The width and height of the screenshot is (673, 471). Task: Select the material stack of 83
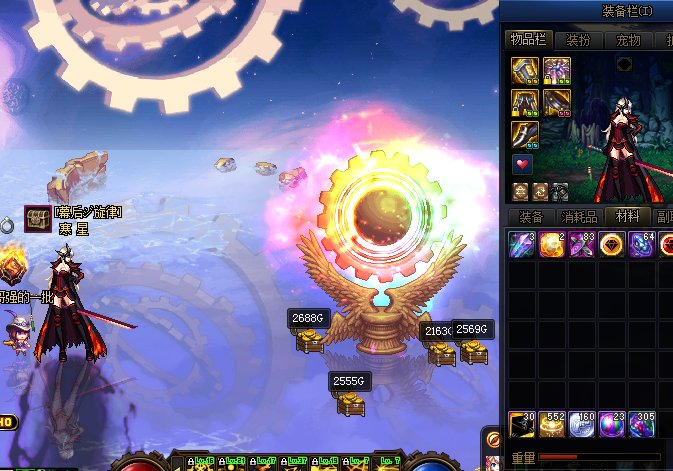pyautogui.click(x=582, y=244)
